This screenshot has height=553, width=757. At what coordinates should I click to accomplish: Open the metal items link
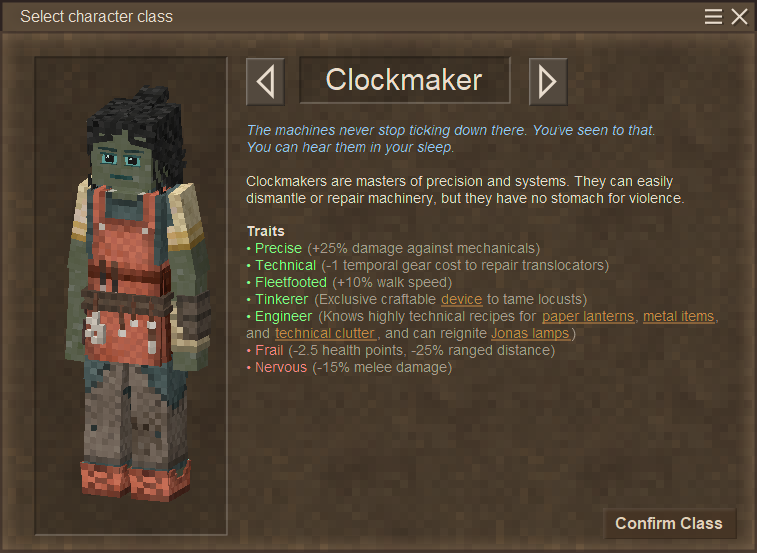pos(678,316)
